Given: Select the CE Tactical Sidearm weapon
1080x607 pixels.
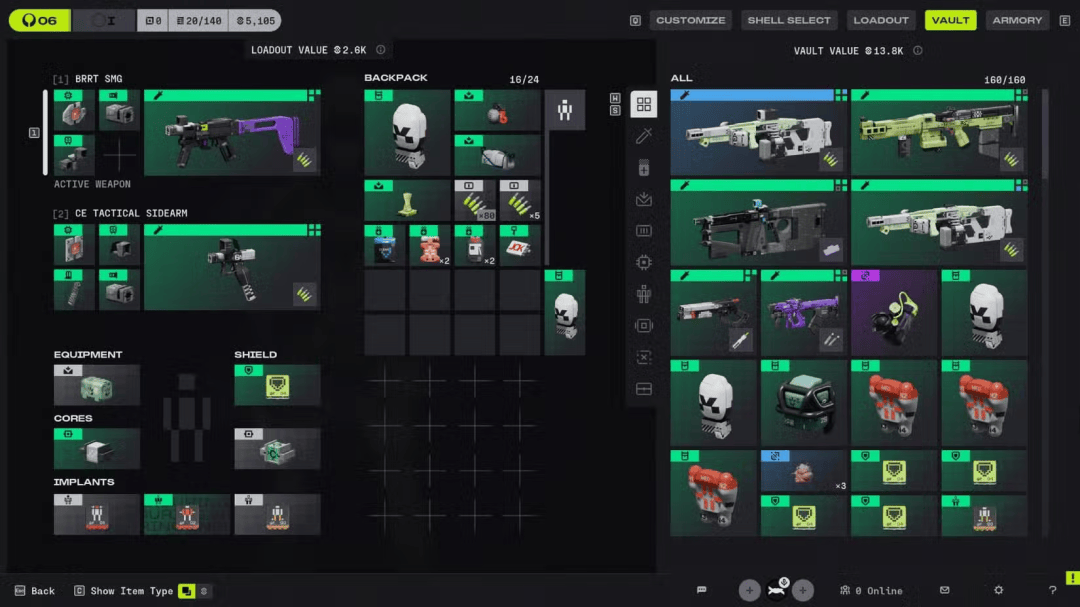Looking at the screenshot, I should [x=232, y=267].
